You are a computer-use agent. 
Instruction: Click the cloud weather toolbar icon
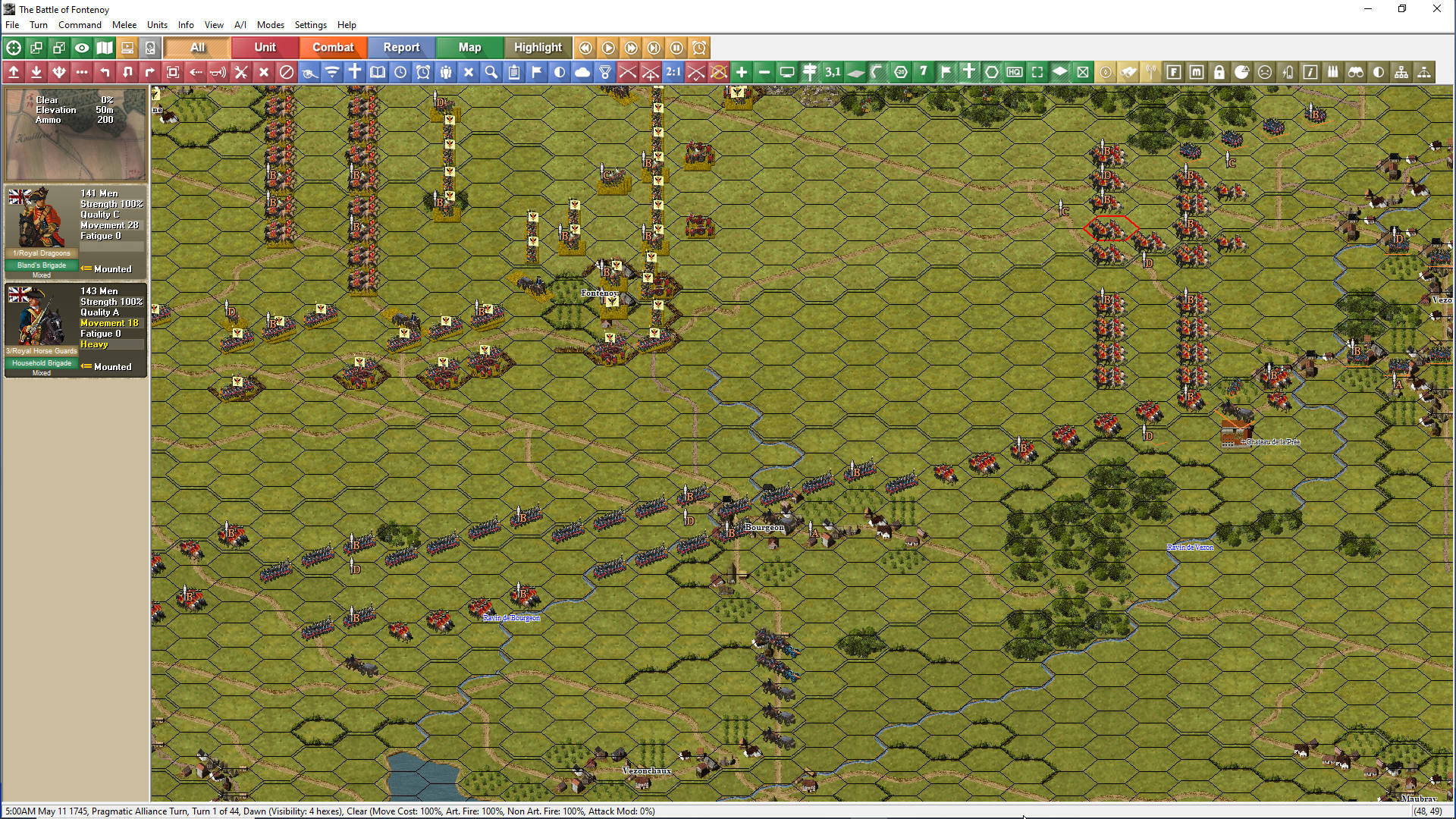[582, 72]
